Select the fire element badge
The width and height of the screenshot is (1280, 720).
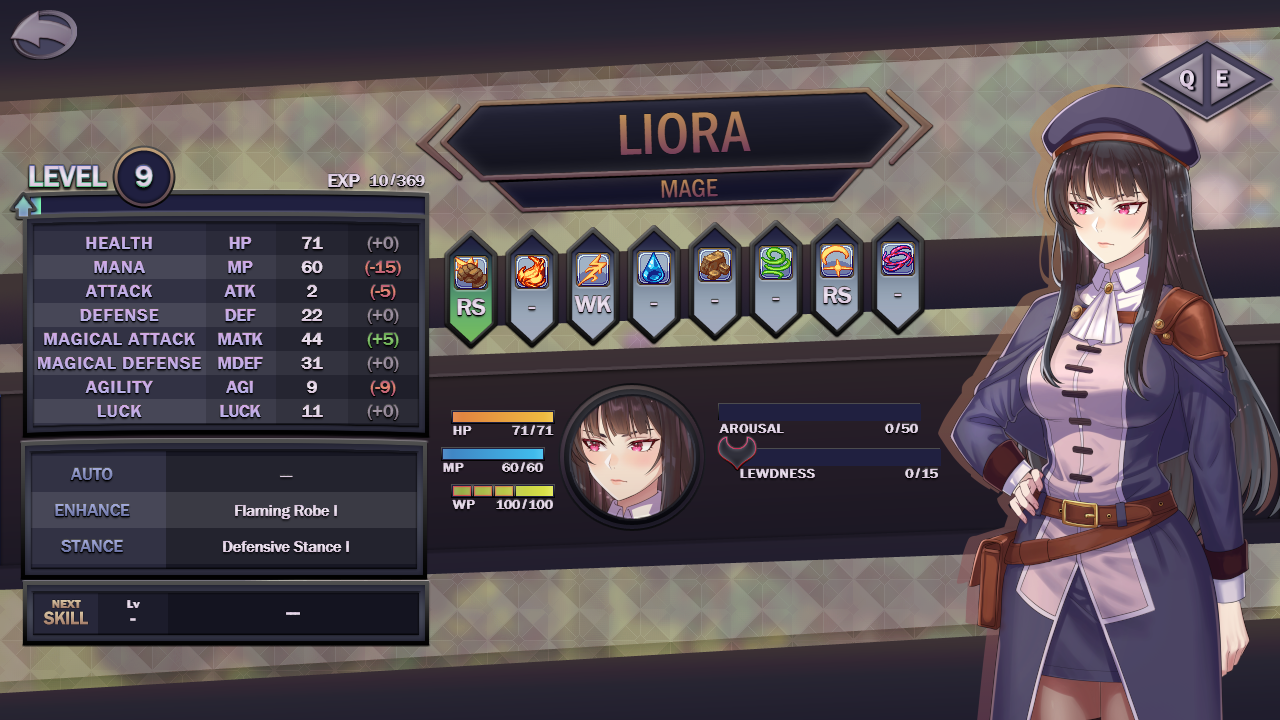[x=532, y=286]
